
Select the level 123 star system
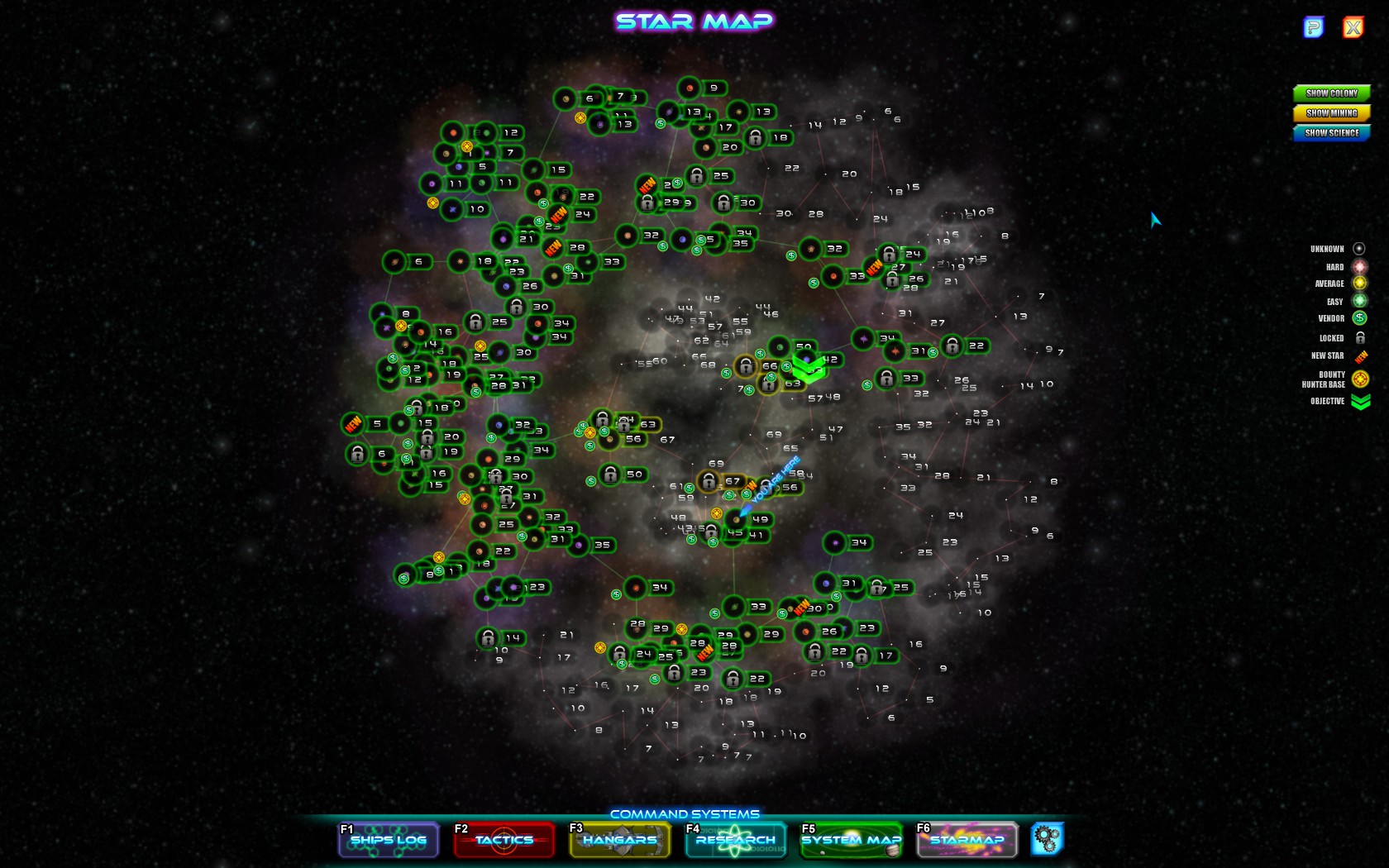pos(514,587)
